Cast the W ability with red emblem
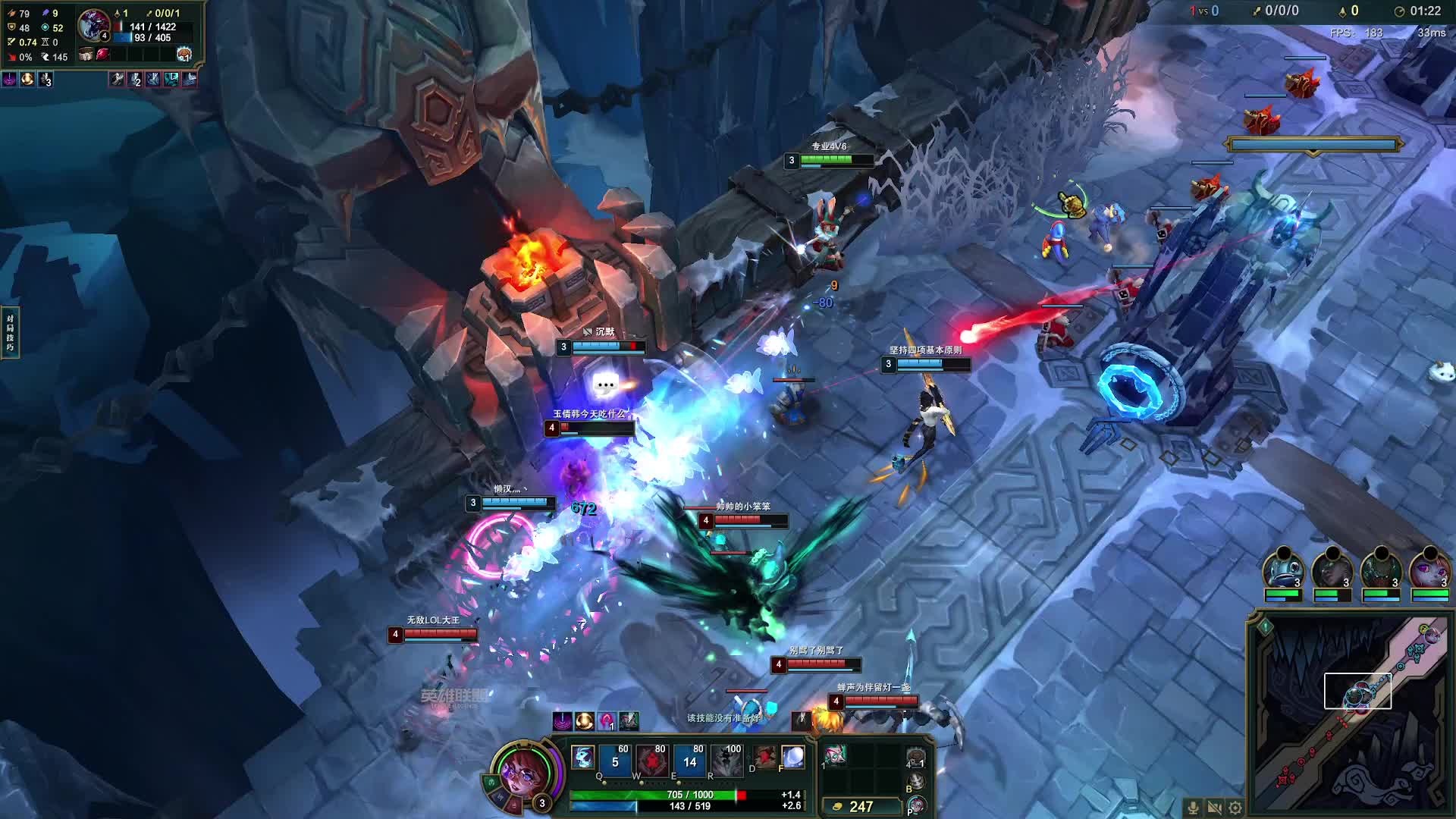This screenshot has height=819, width=1456. 651,761
